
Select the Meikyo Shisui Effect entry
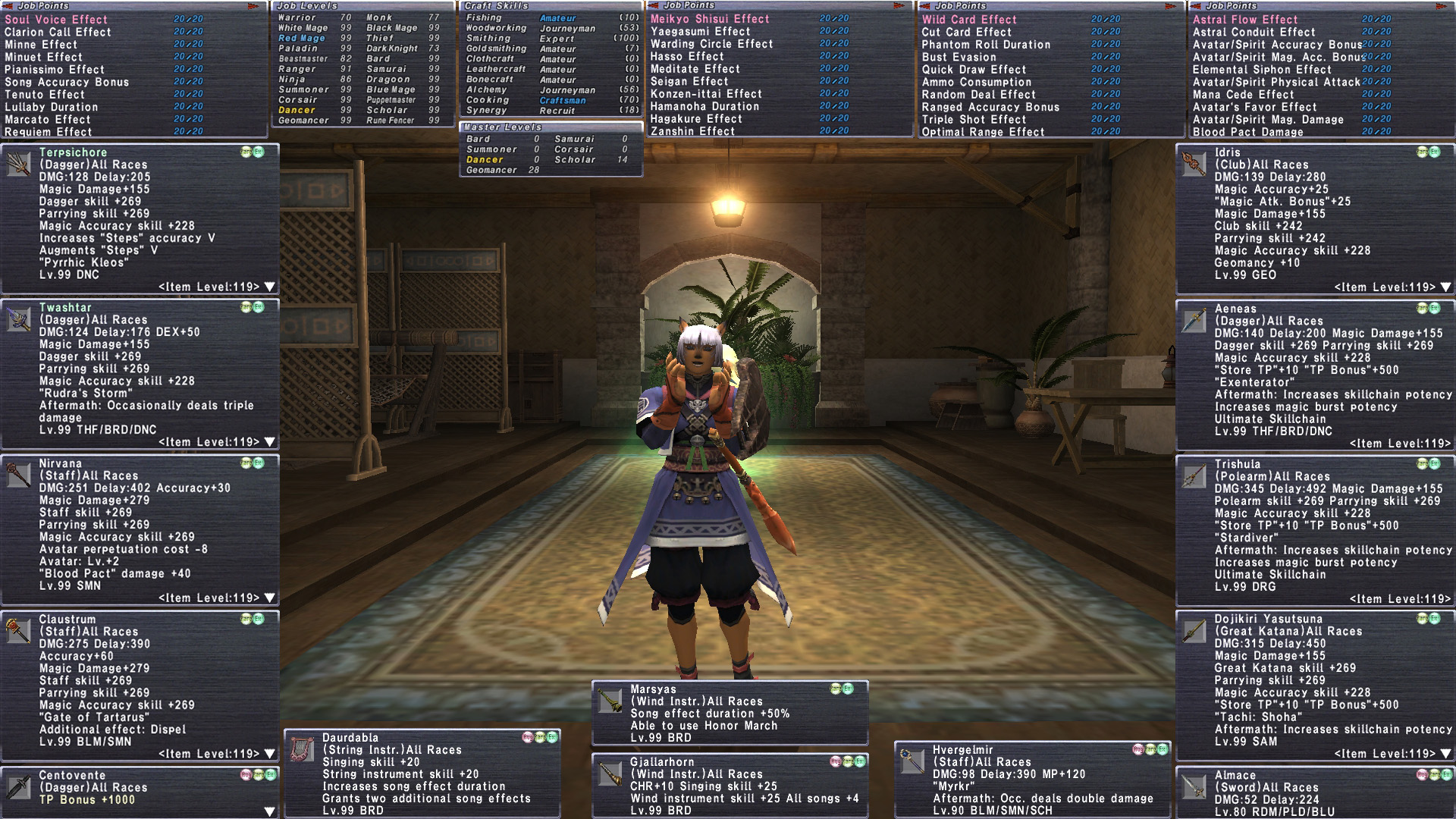pos(710,19)
